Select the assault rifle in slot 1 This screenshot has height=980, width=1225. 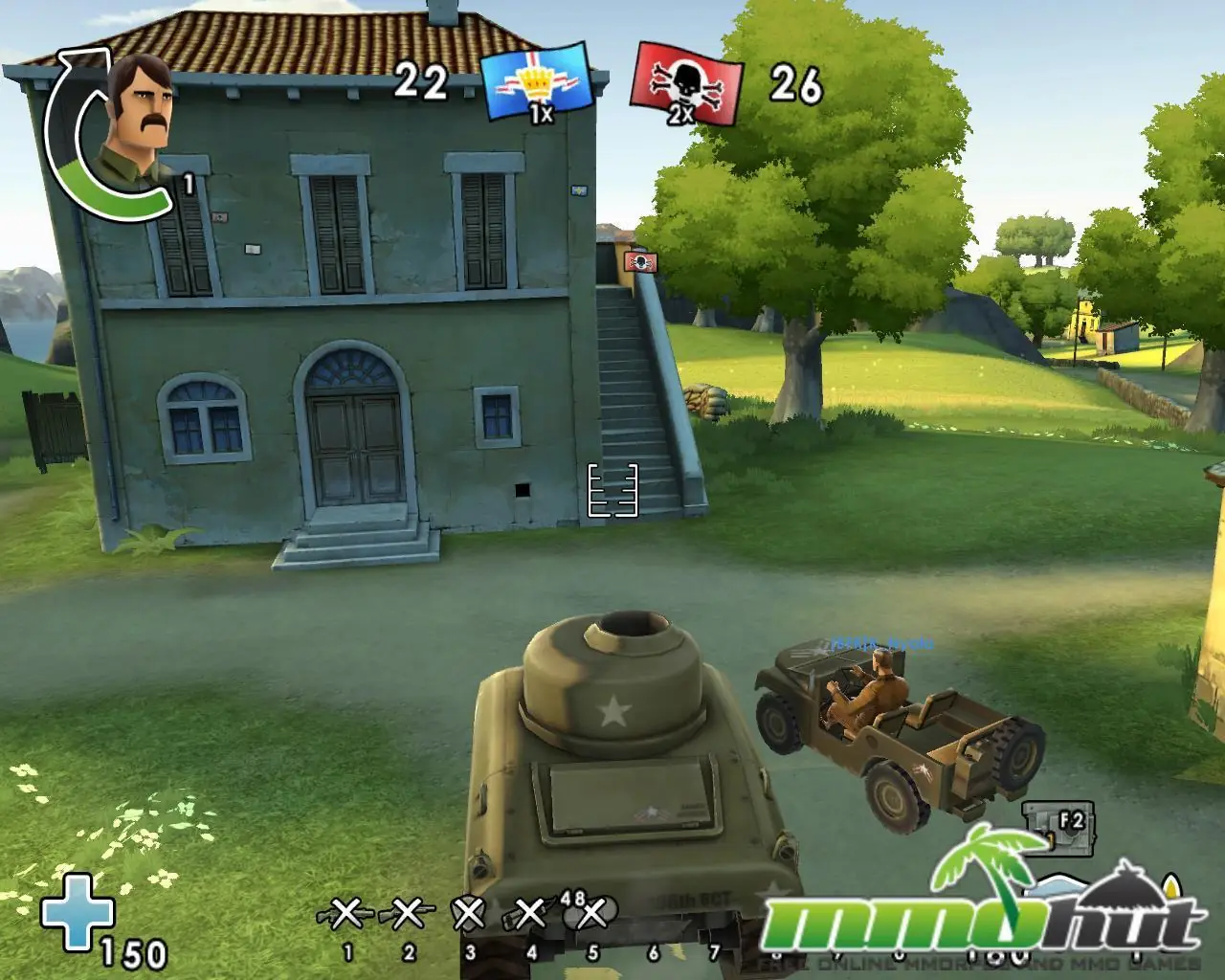point(345,915)
